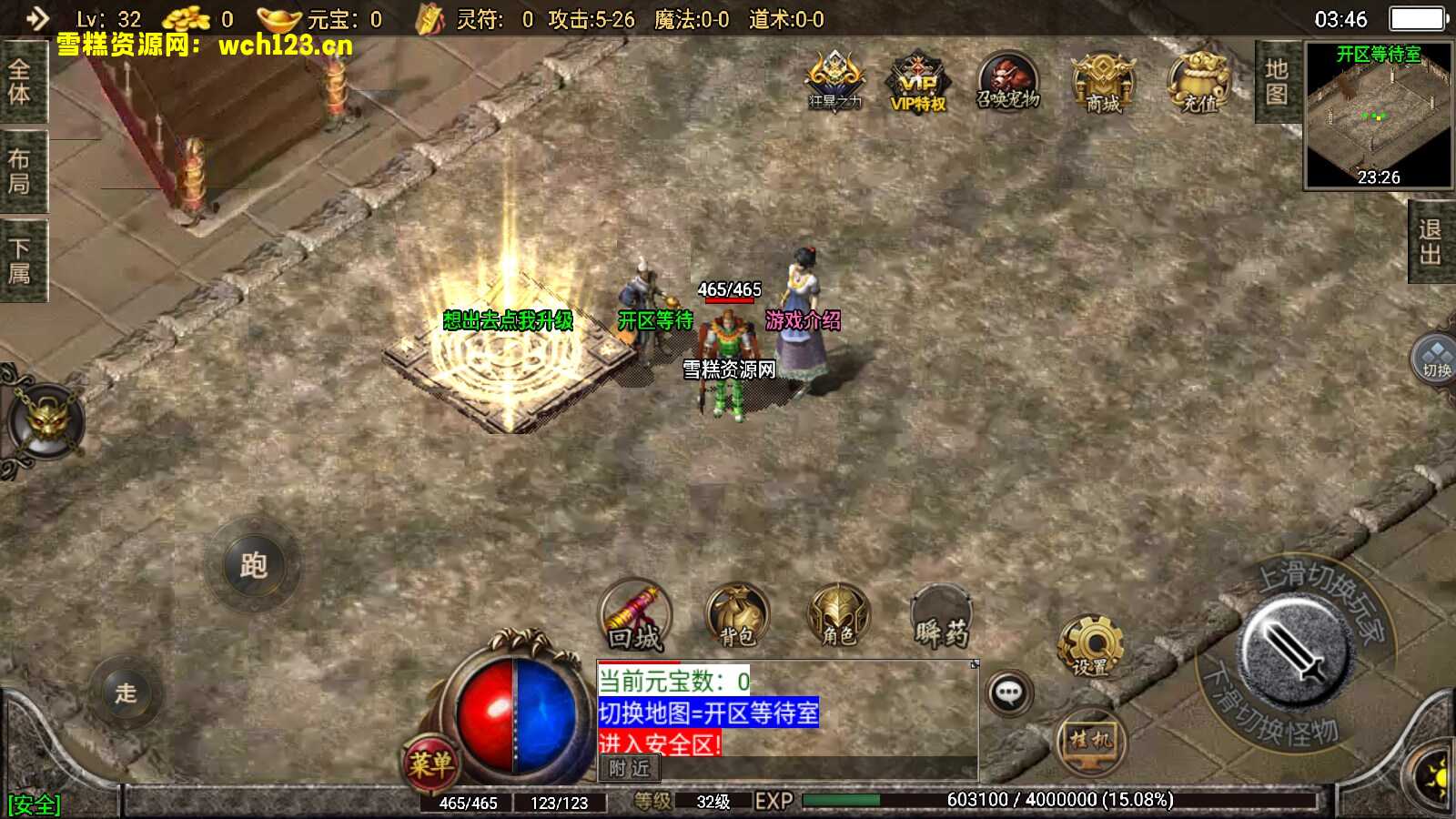Open the VIP特权 privileges icon
The width and height of the screenshot is (1456, 819).
point(916,84)
